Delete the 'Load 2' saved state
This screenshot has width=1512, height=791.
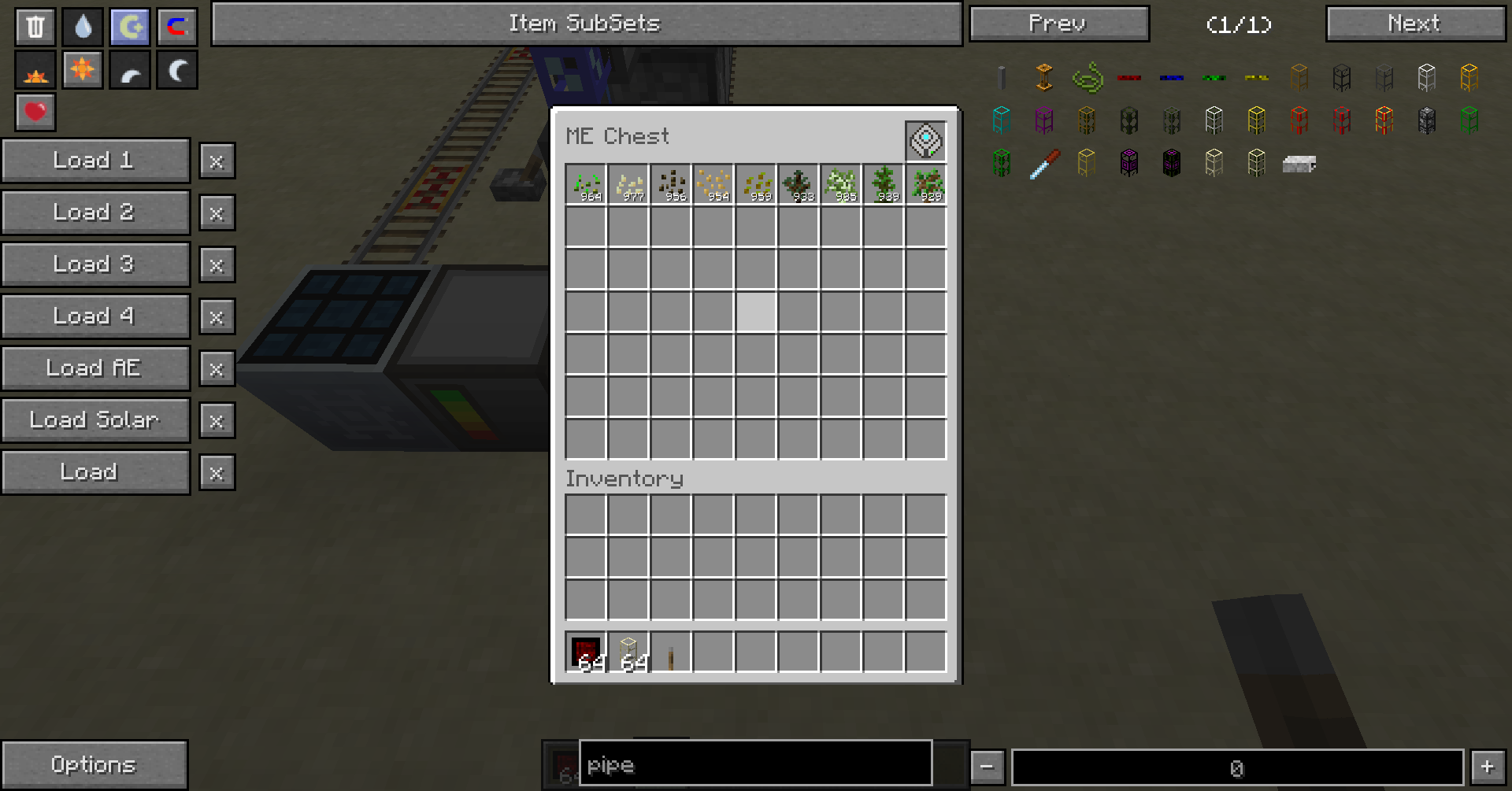(x=217, y=213)
